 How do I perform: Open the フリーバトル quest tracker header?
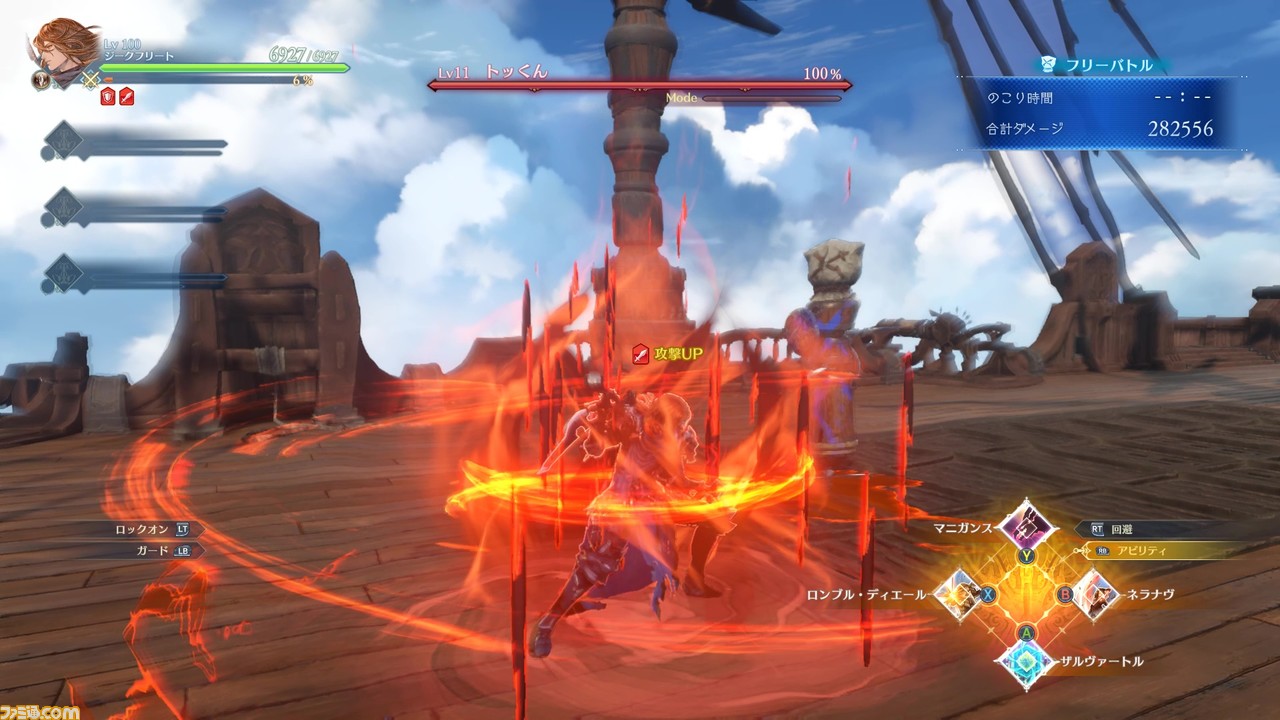coord(1097,65)
